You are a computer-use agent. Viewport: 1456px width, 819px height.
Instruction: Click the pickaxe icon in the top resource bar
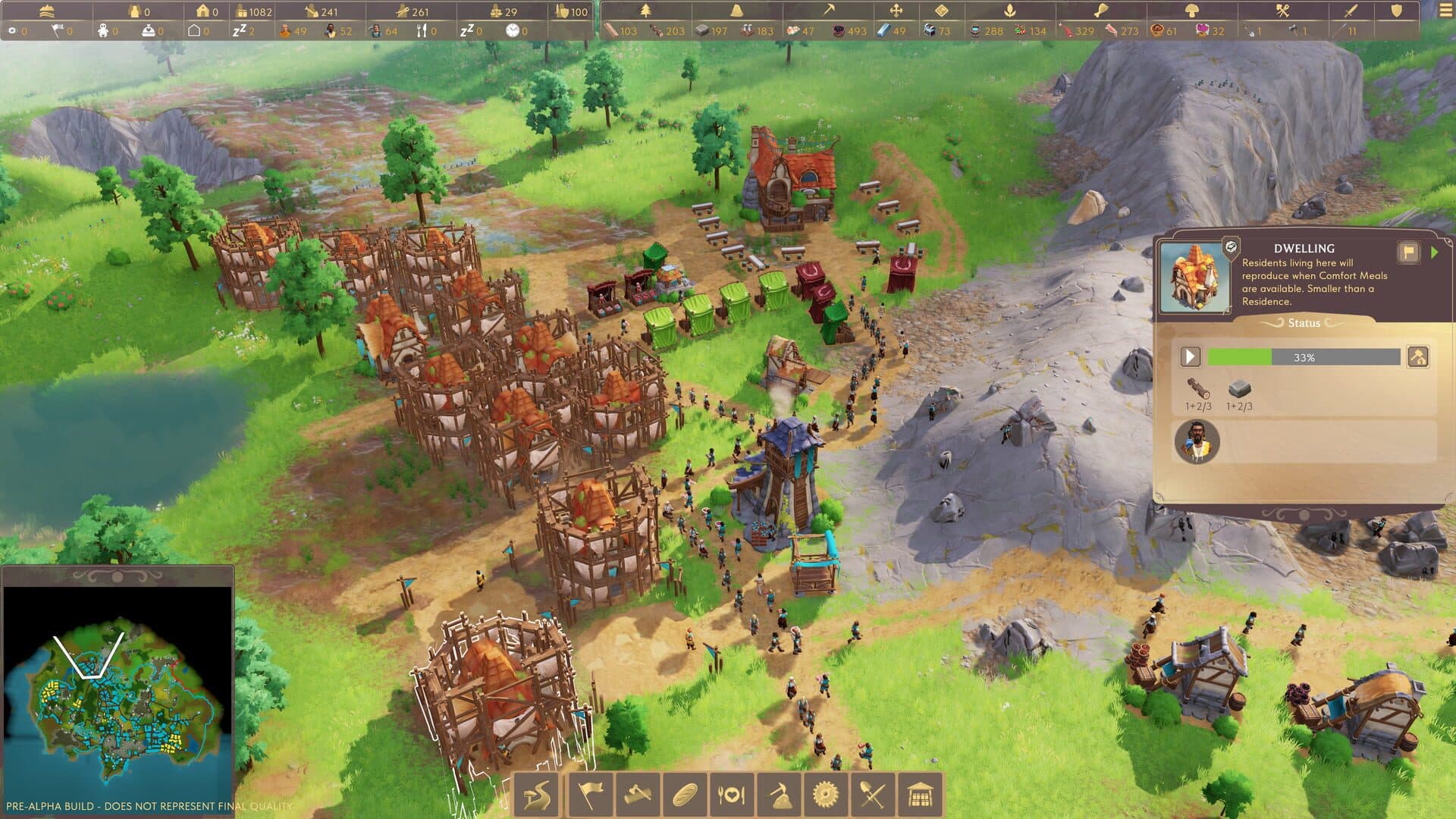coord(831,10)
